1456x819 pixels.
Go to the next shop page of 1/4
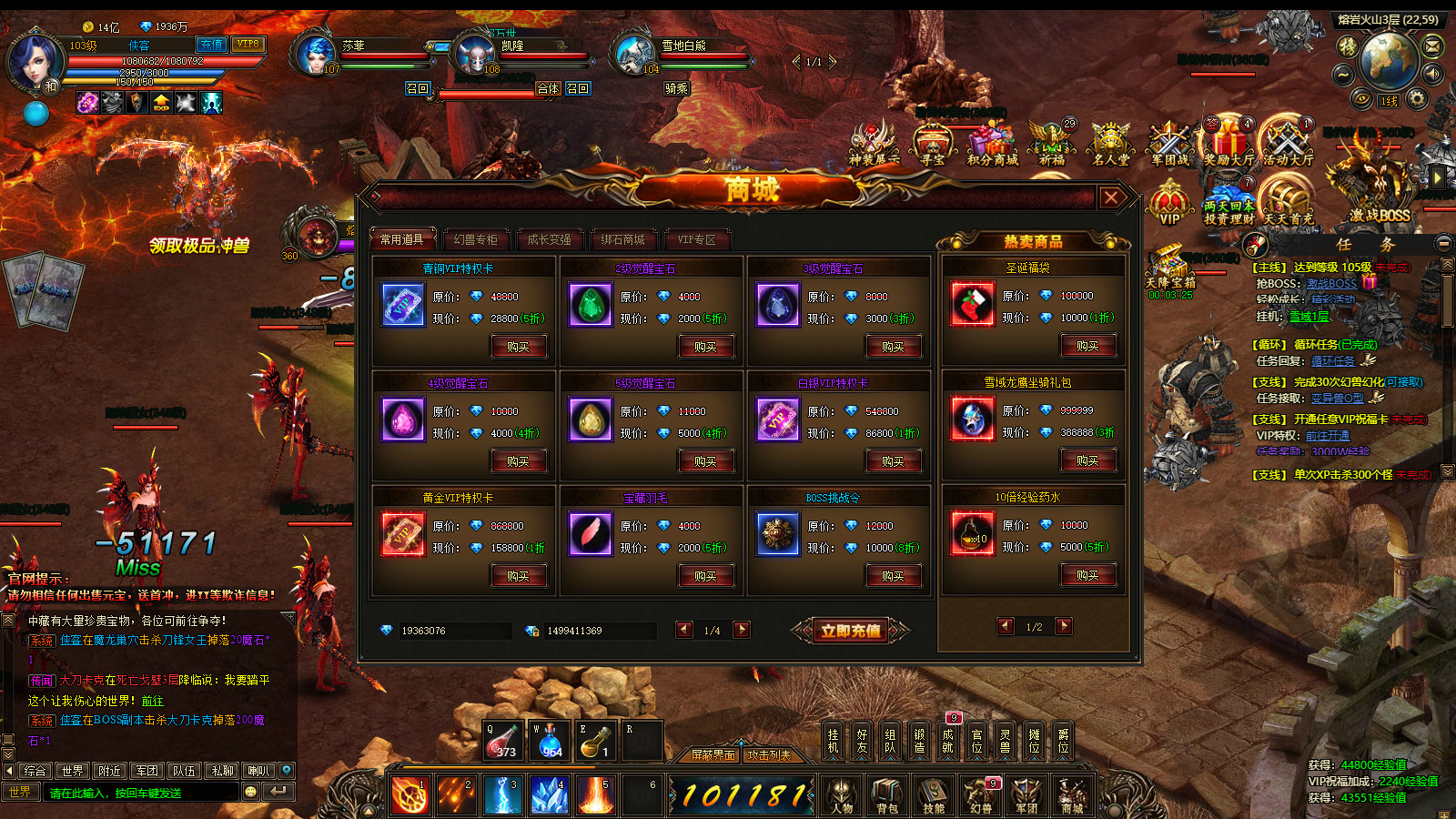click(742, 630)
